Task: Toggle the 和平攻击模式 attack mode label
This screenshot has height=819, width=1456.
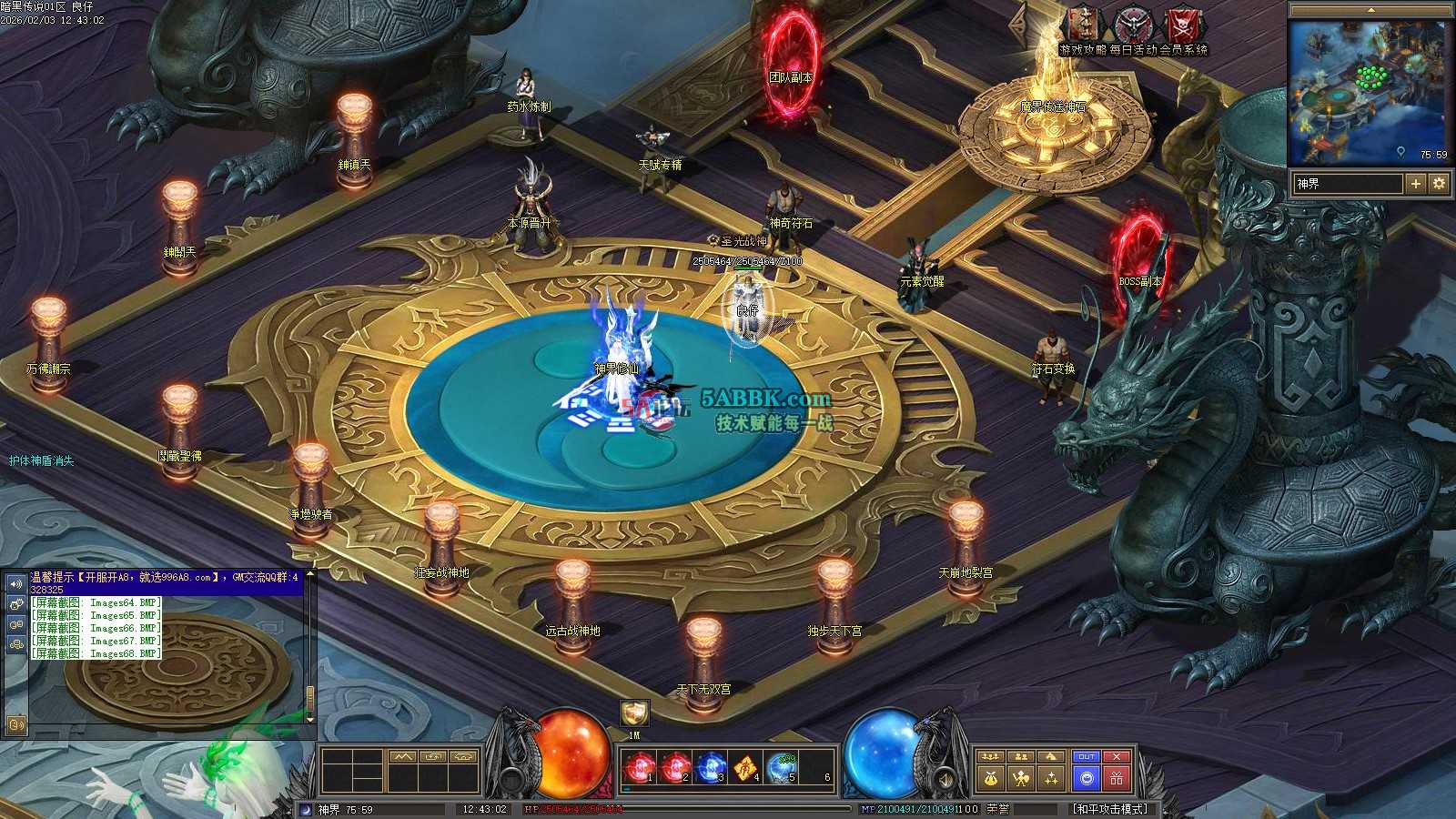Action: click(x=1109, y=809)
